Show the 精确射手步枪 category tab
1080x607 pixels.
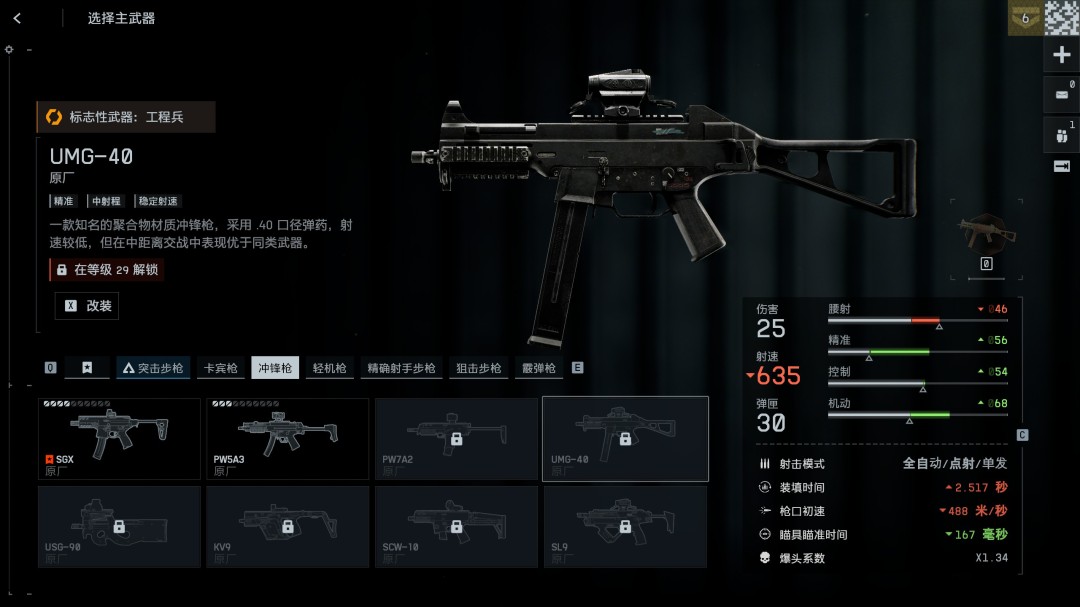click(x=401, y=368)
